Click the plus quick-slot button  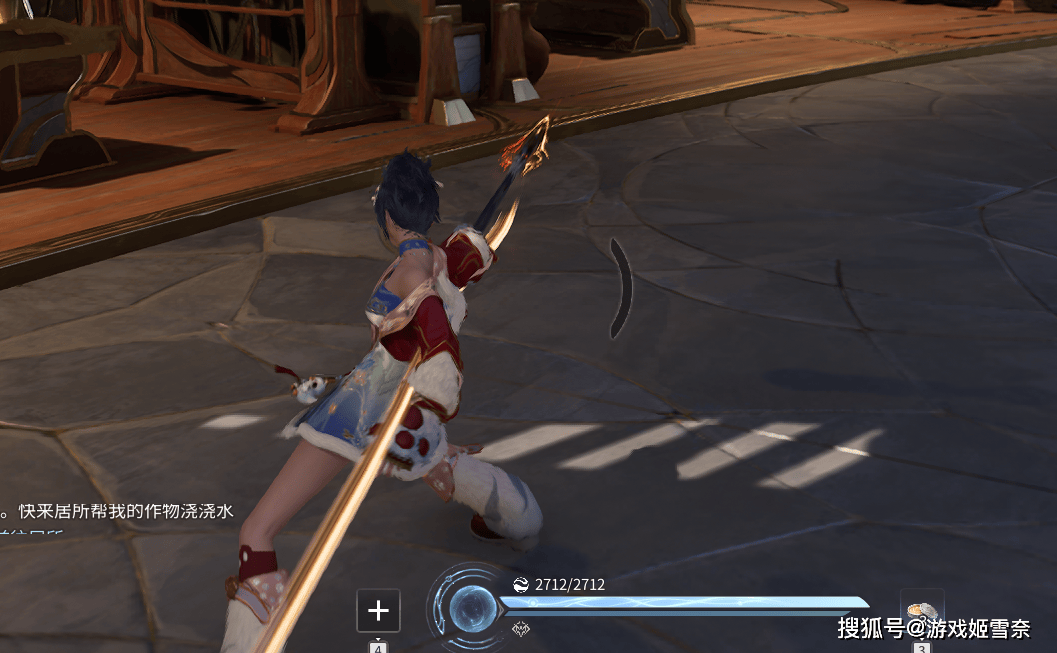coord(378,610)
